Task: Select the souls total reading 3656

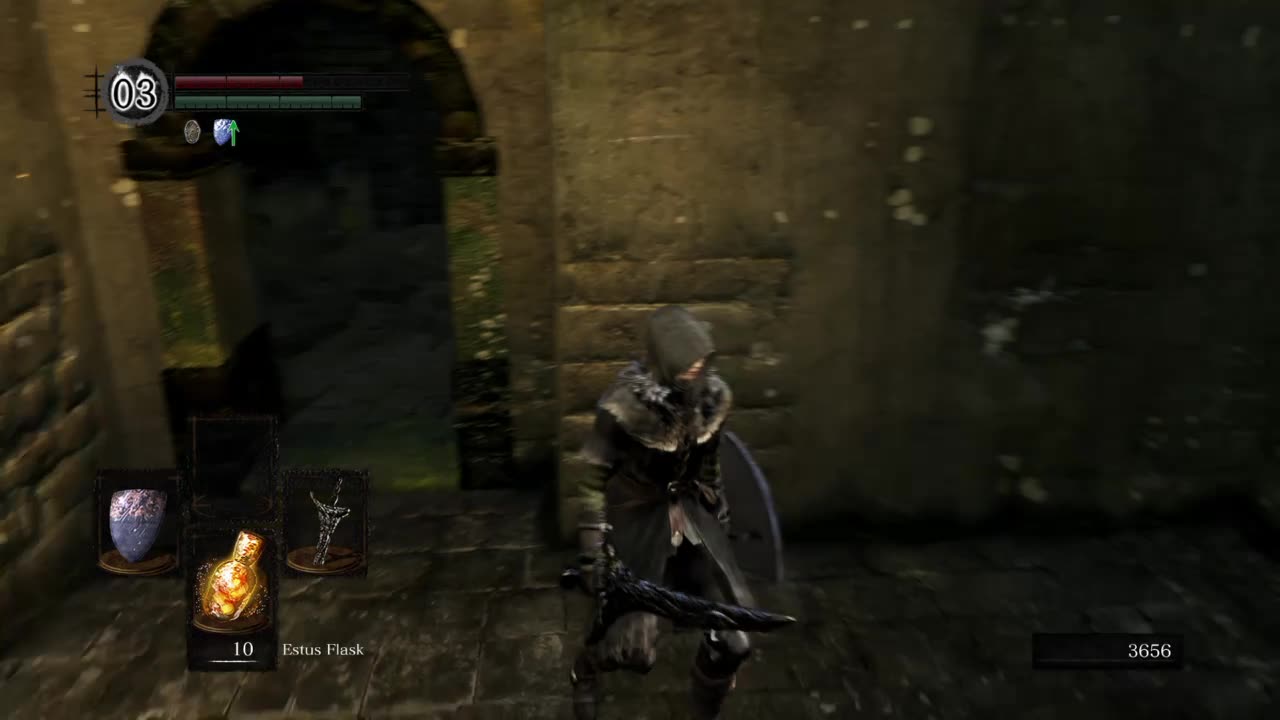Action: [x=1148, y=651]
